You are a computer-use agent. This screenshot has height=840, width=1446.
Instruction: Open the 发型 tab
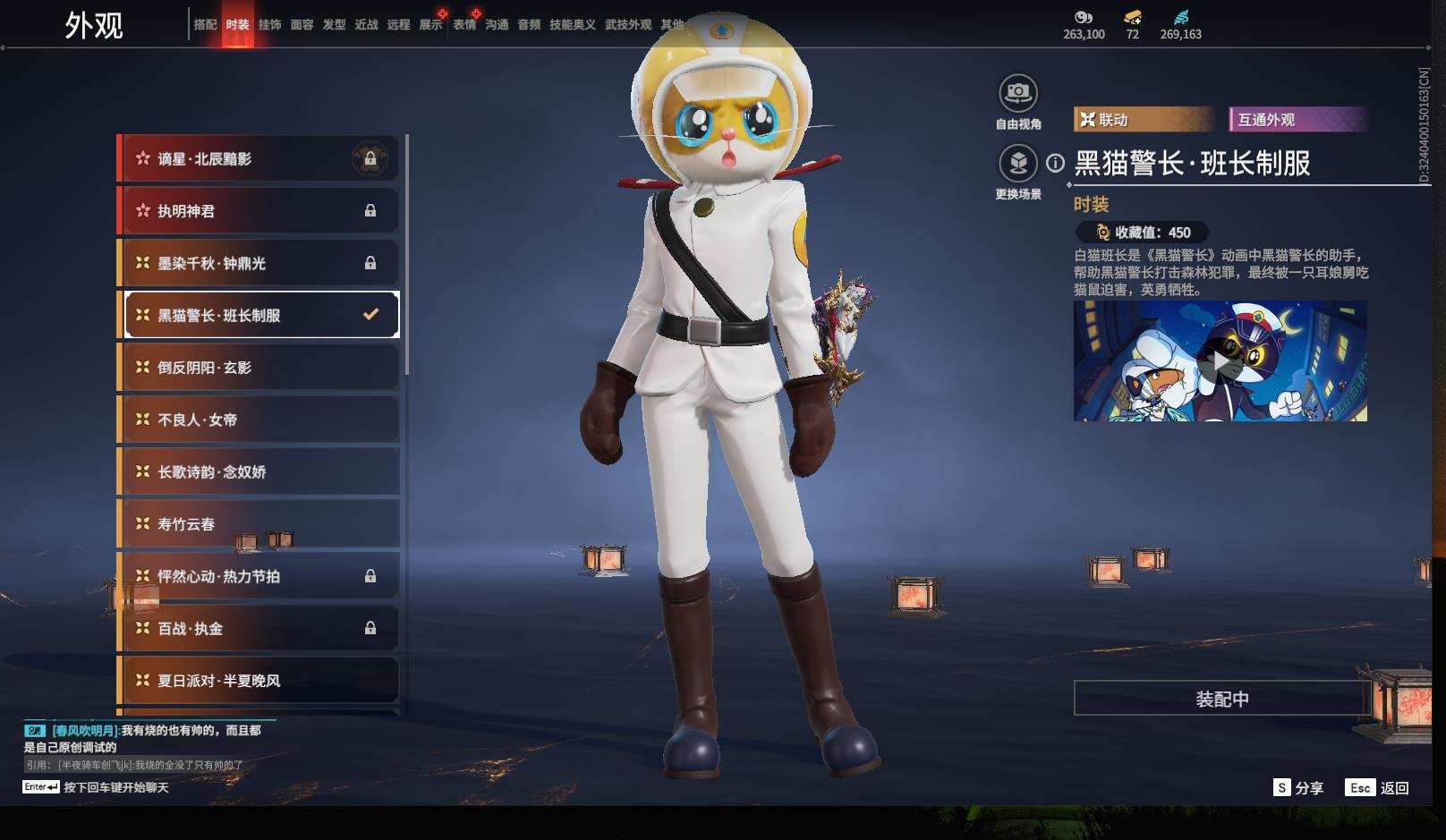pyautogui.click(x=334, y=25)
